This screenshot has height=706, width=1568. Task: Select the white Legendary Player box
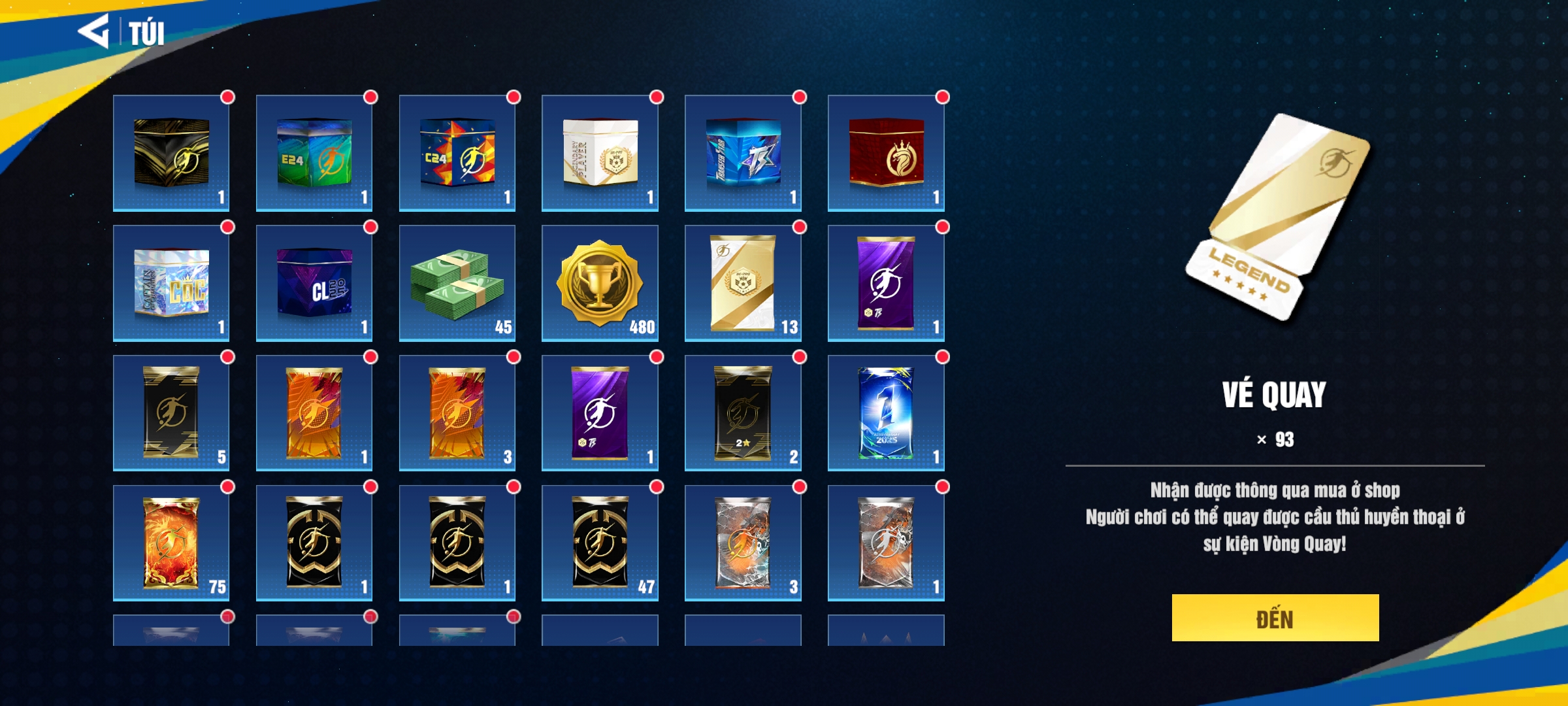tap(600, 153)
